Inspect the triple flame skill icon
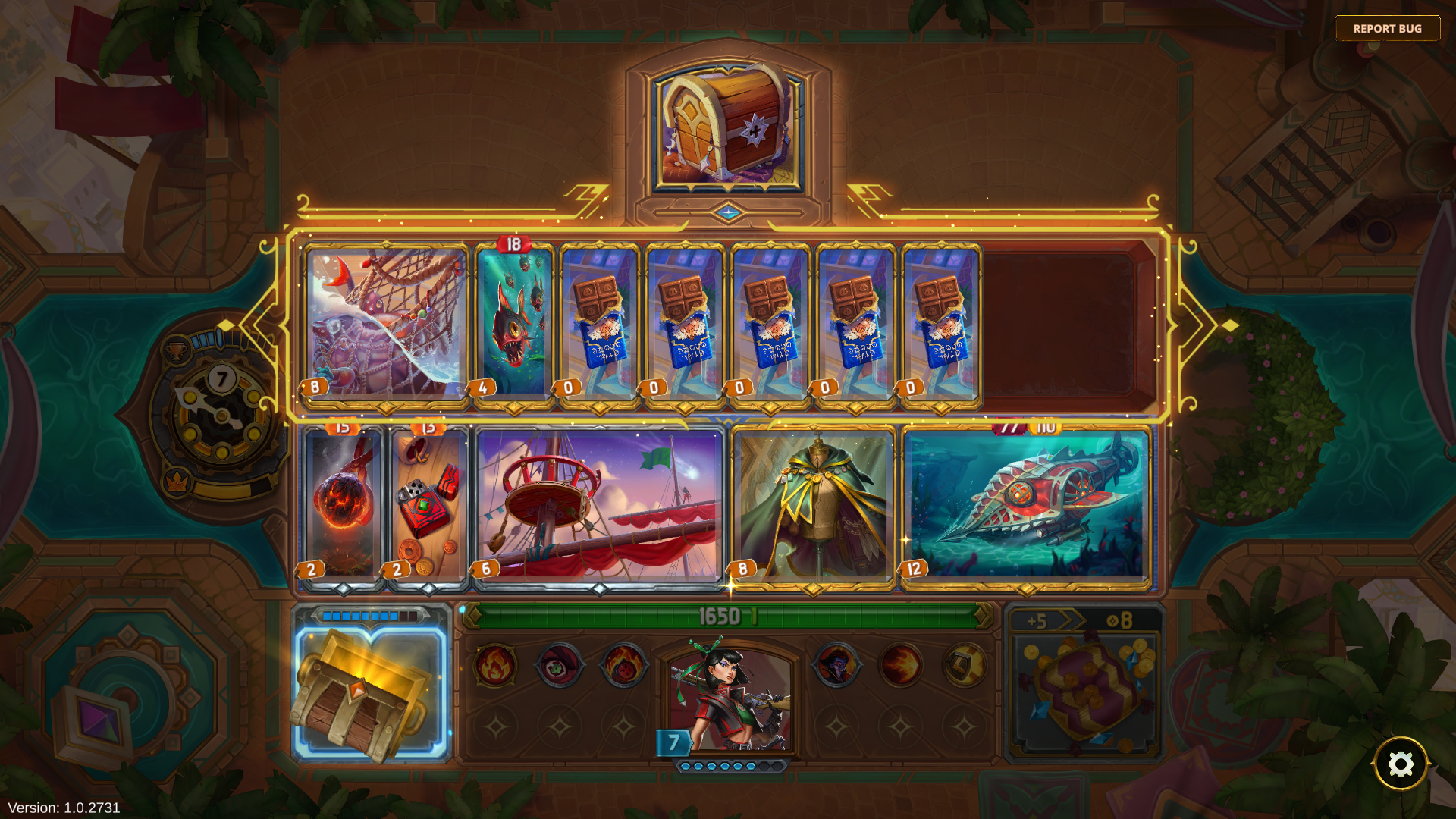 (x=496, y=665)
